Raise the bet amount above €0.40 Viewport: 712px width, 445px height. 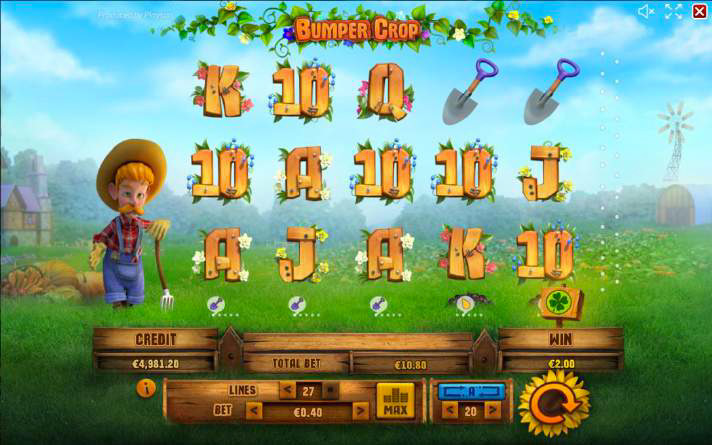coord(360,410)
